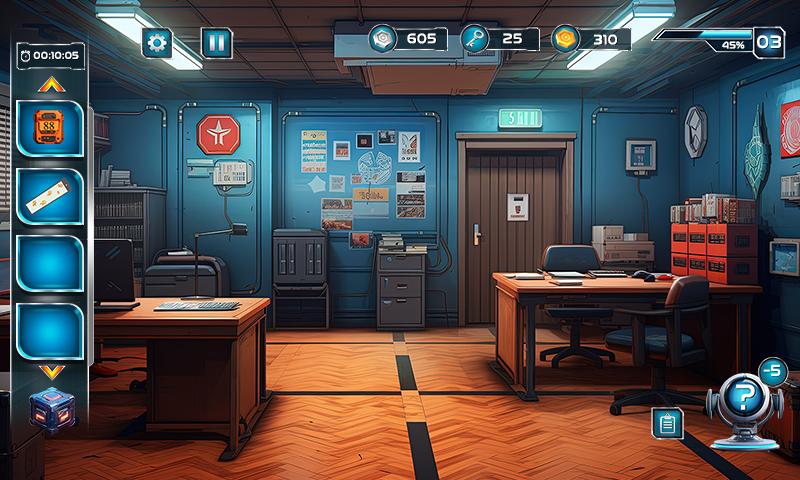Viewport: 800px width, 480px height.
Task: Select the orange device inventory item
Action: (x=50, y=130)
